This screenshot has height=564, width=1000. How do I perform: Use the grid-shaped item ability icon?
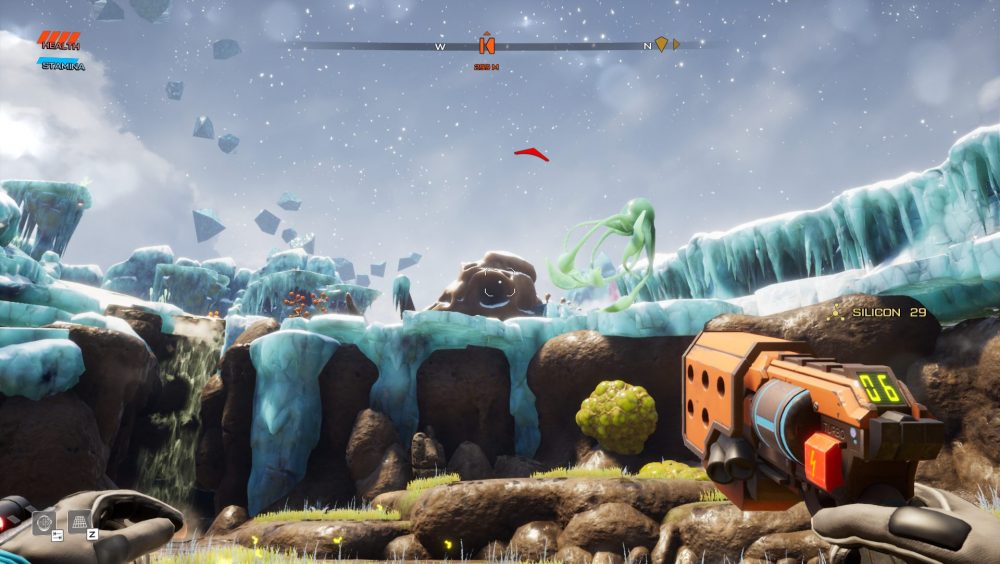[x=79, y=521]
